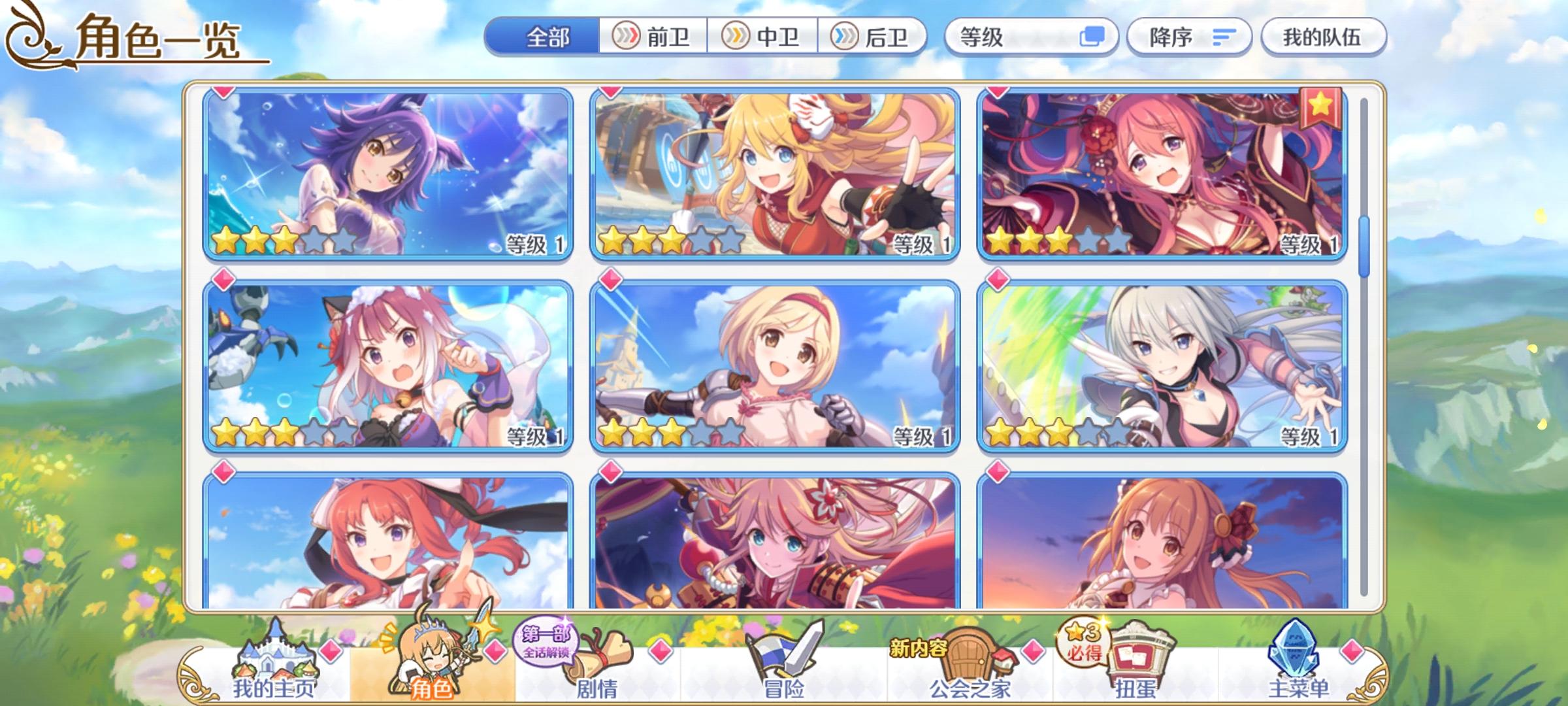Toggle 降序 descending sort order
This screenshot has width=1568, height=706.
click(x=1189, y=37)
